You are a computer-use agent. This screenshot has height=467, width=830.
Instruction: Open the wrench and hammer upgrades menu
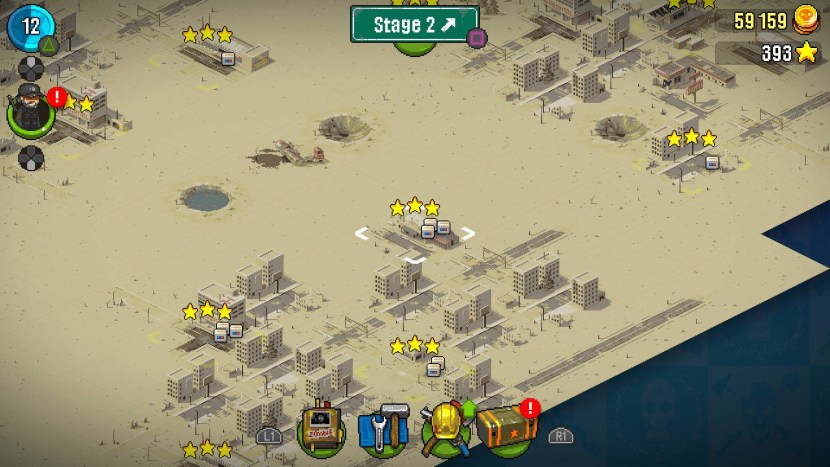pos(383,430)
